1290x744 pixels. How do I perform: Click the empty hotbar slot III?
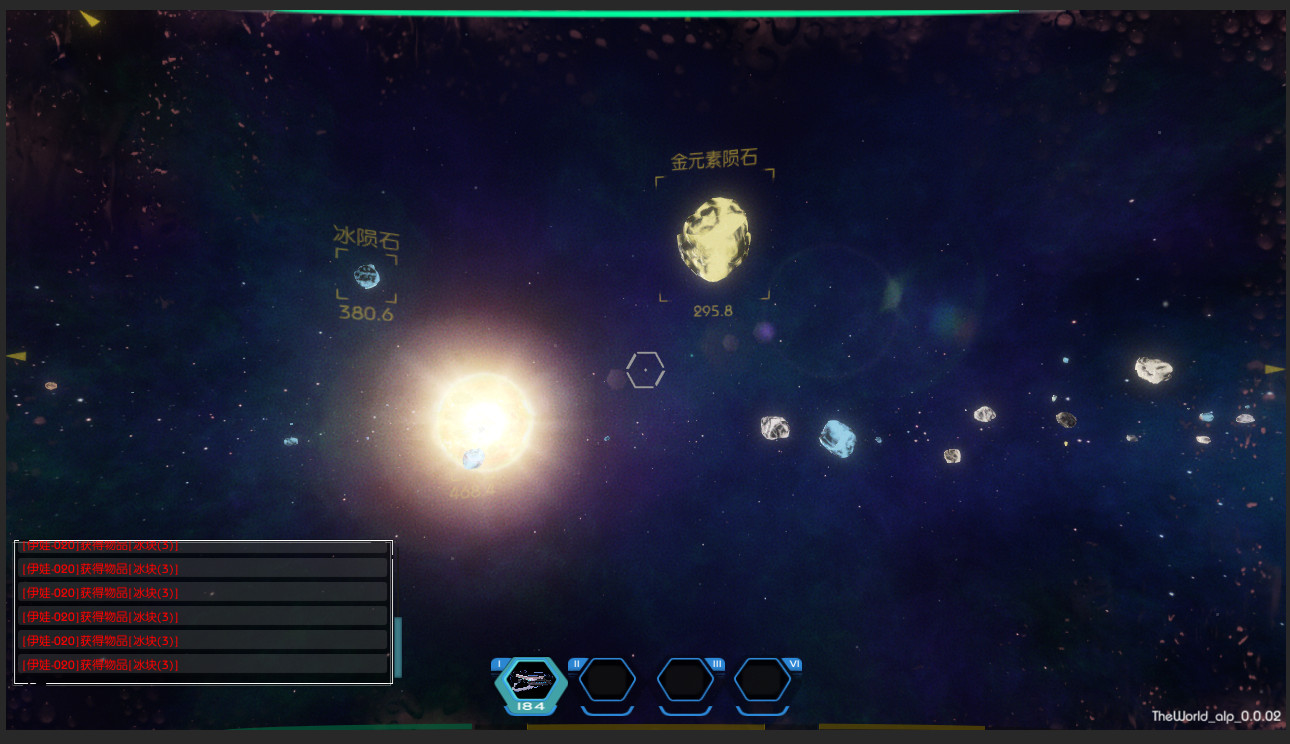pos(686,683)
